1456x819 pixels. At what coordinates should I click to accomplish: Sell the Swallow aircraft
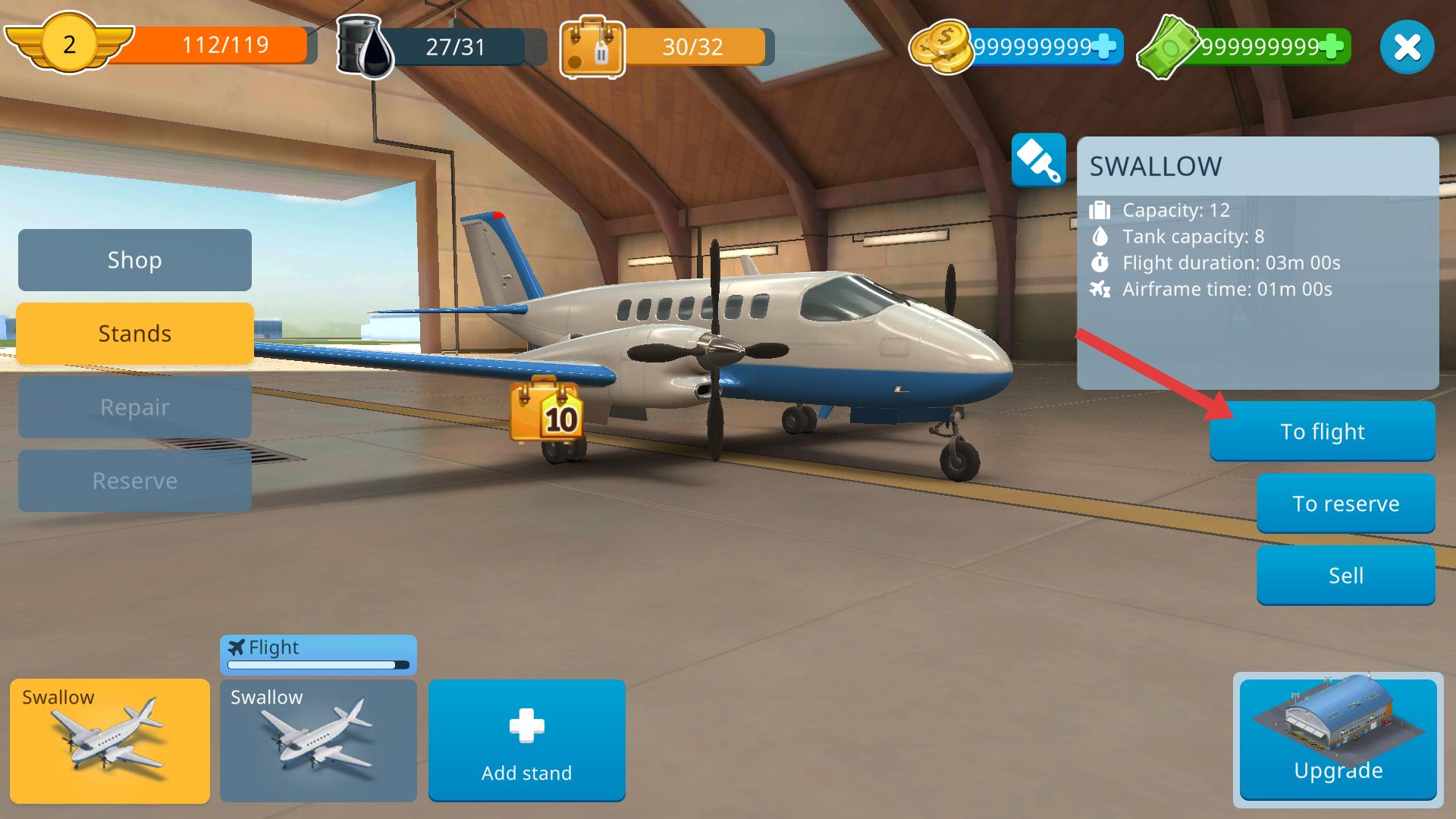(1345, 576)
